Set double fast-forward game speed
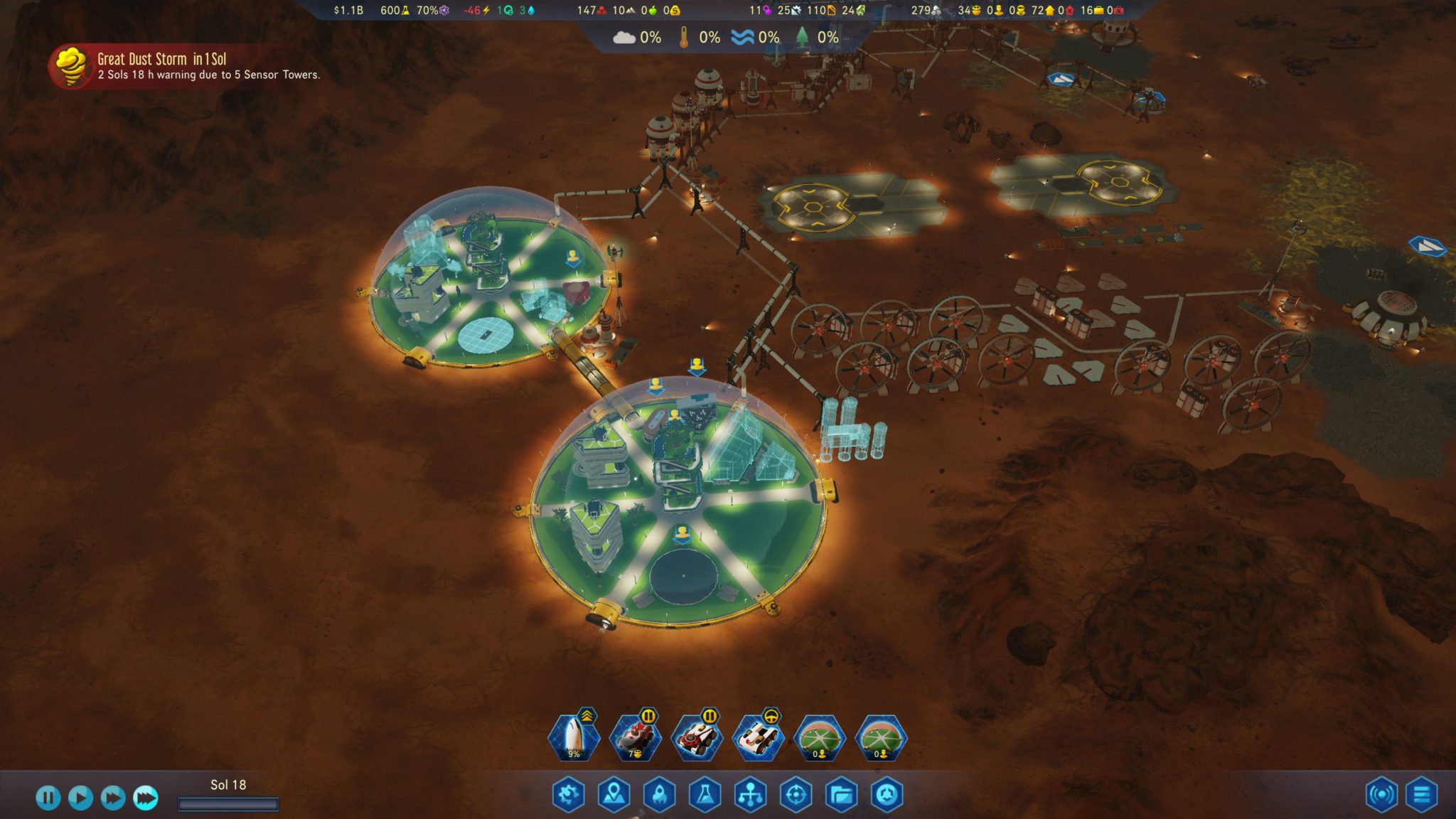The height and width of the screenshot is (819, 1456). pos(112,797)
